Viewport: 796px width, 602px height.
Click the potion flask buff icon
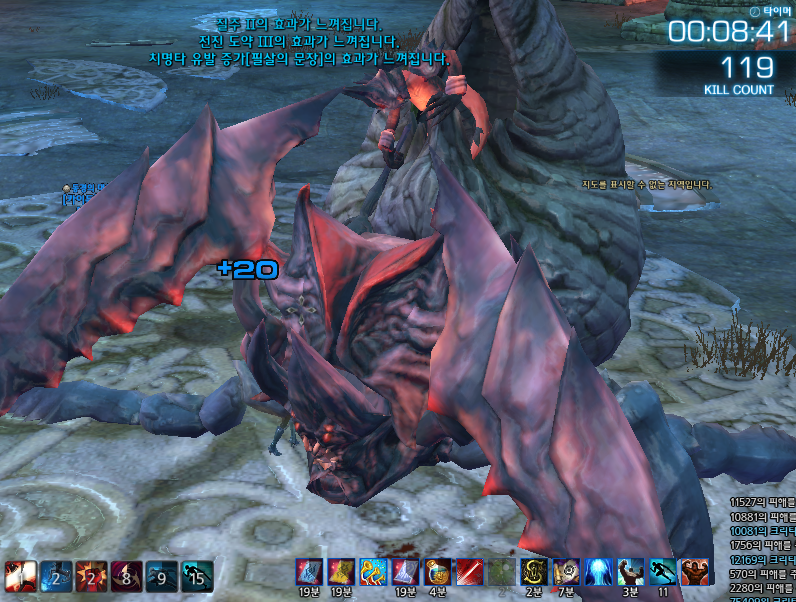click(x=437, y=572)
